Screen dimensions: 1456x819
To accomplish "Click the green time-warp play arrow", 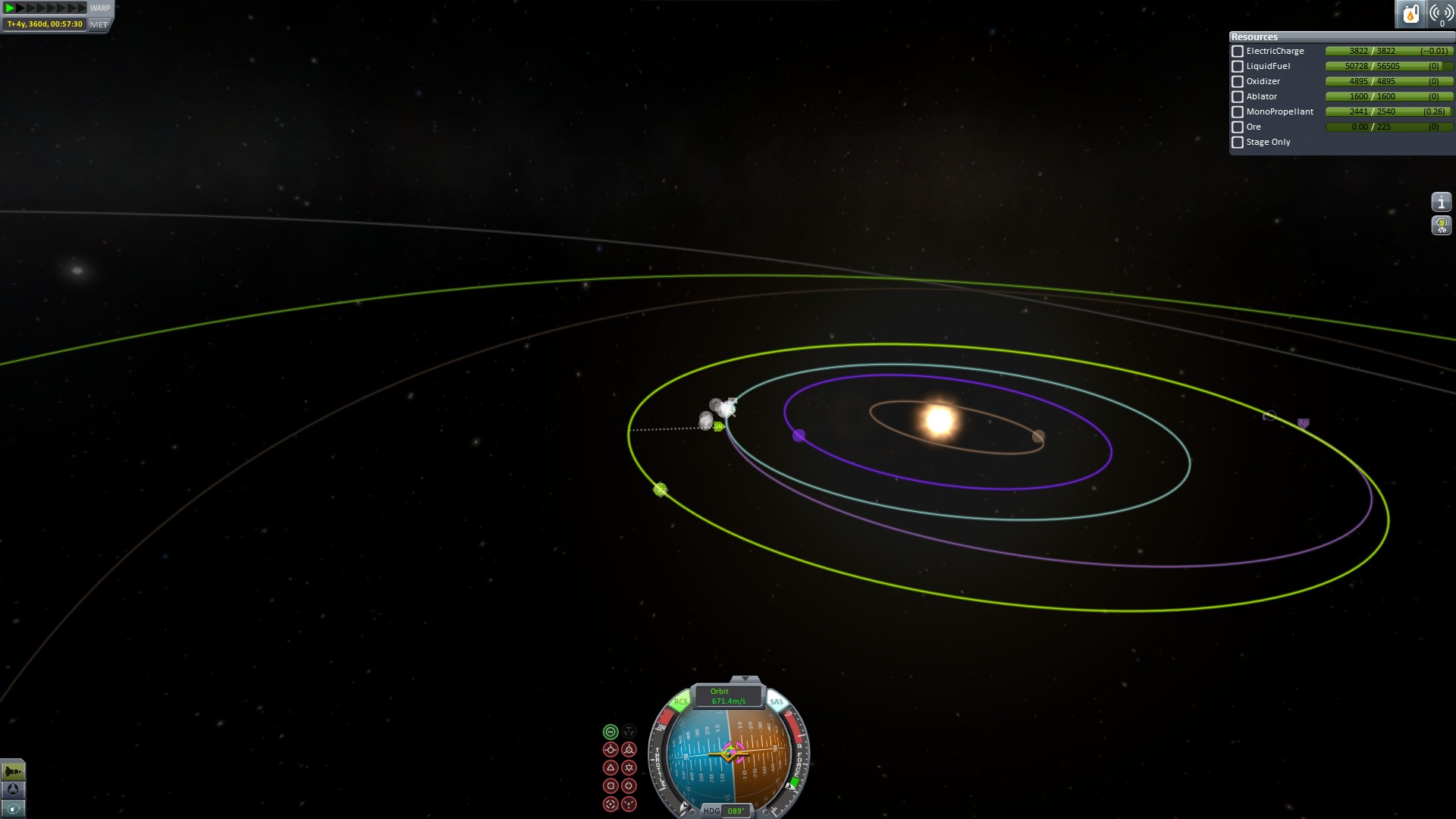I will coord(10,8).
